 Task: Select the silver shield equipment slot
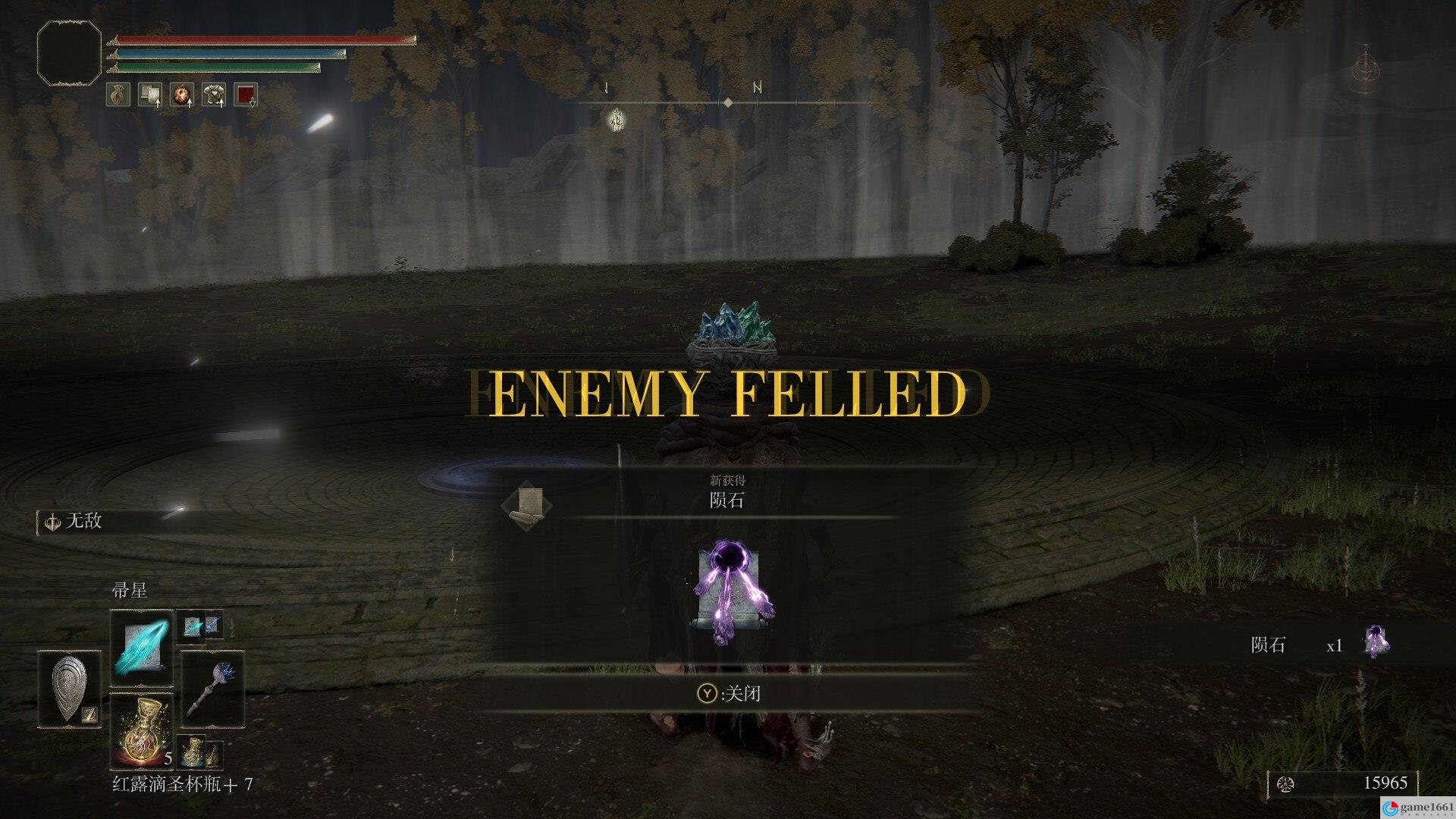click(x=69, y=689)
